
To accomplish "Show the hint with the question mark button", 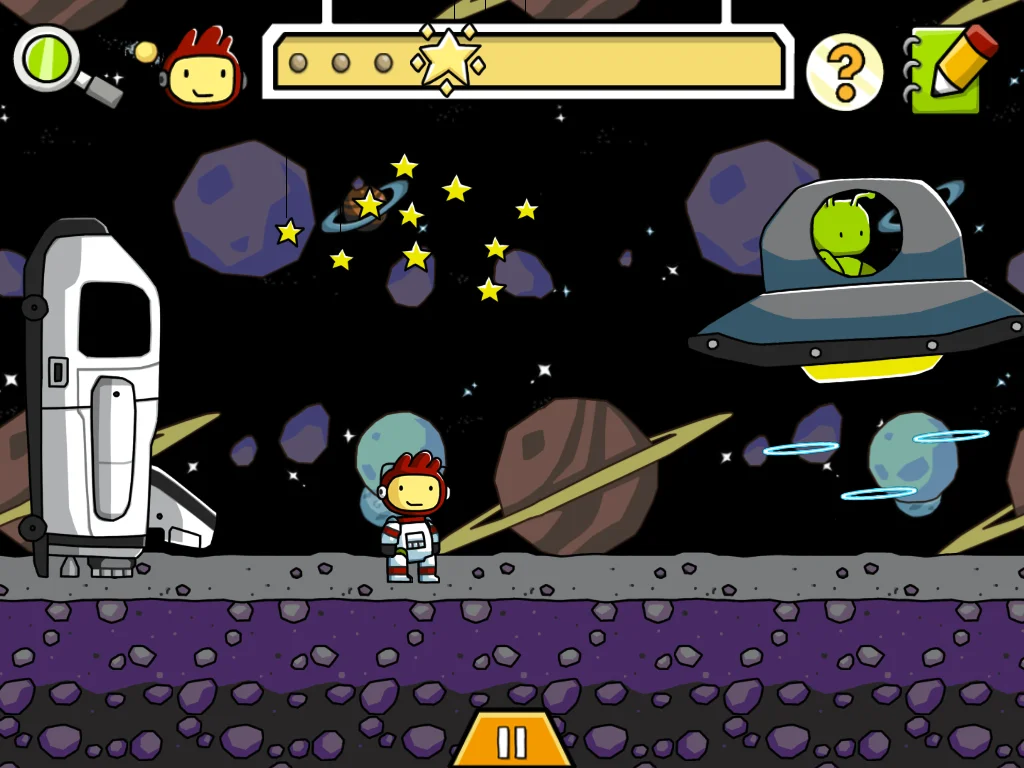I will click(x=845, y=70).
